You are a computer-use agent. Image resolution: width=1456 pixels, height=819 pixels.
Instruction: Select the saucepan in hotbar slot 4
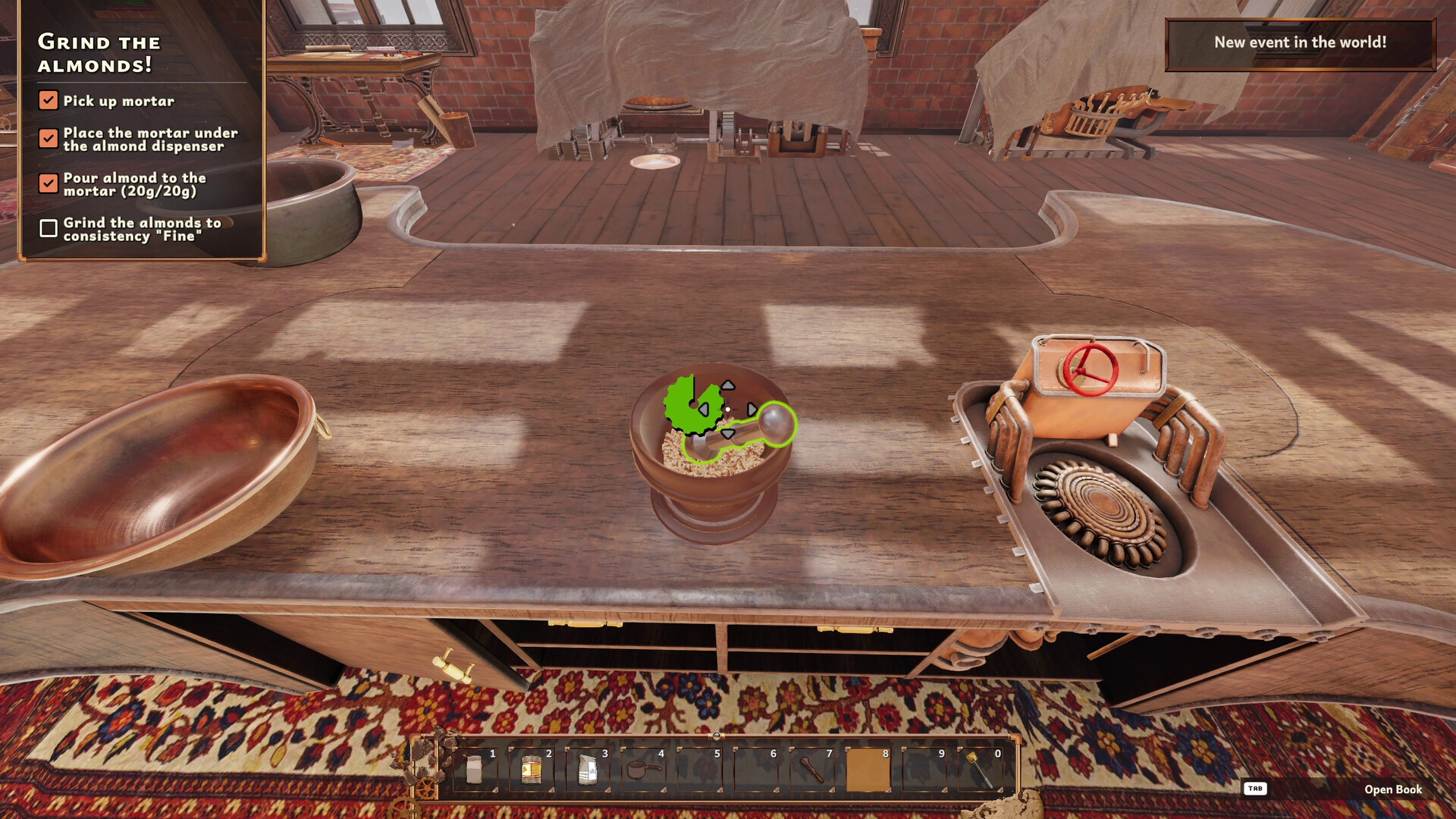[x=645, y=770]
